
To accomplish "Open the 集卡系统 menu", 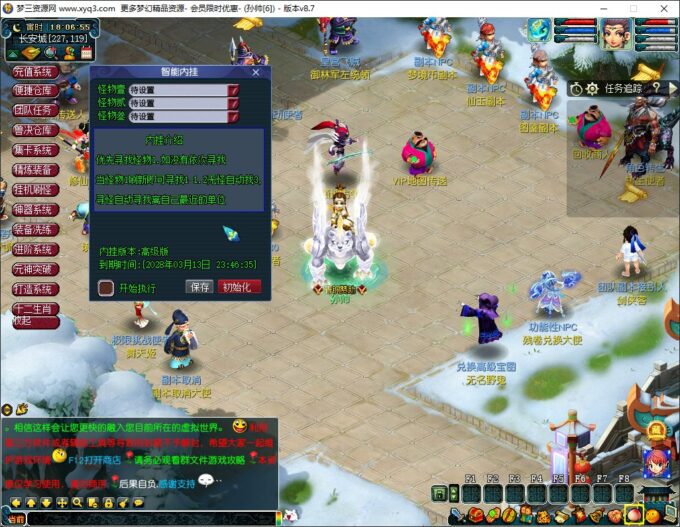I will click(33, 150).
